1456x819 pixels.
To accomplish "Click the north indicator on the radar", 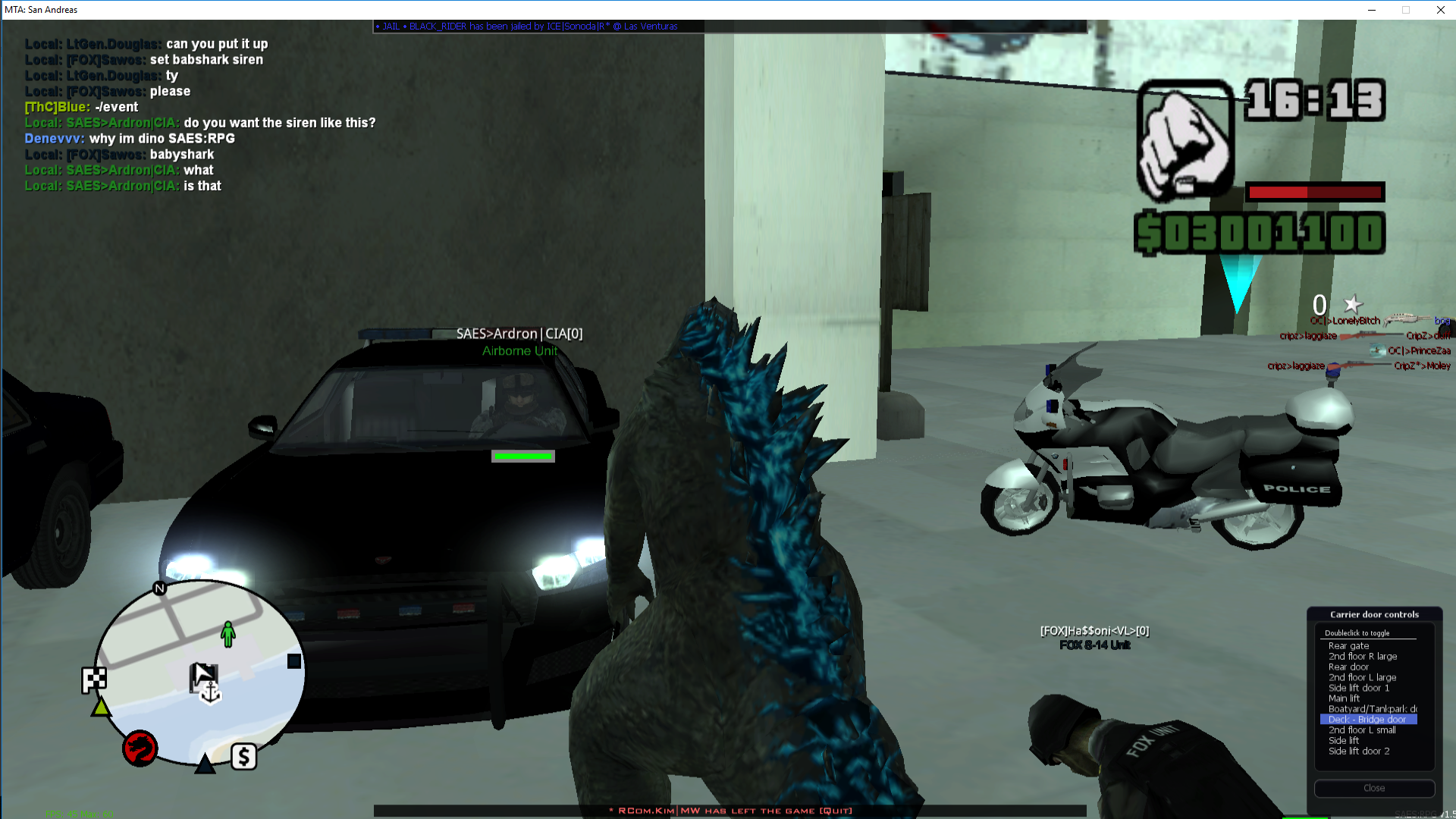I will point(158,586).
